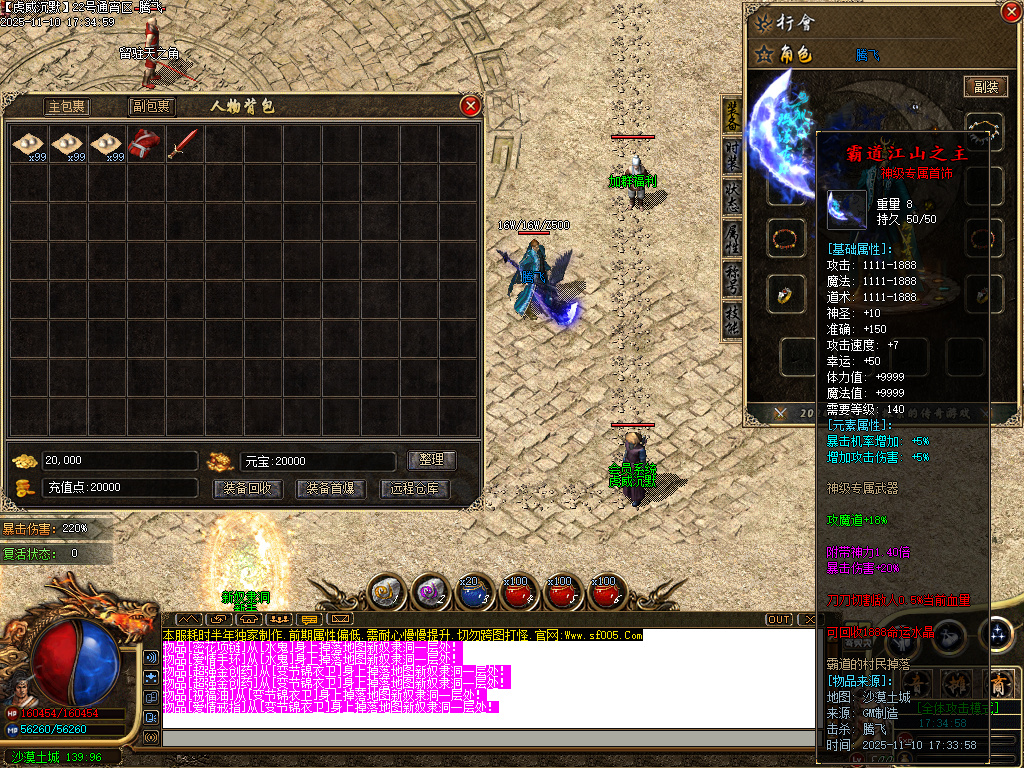Show the 属性 attributes tab
Screen dimensions: 1024x768
click(x=733, y=238)
